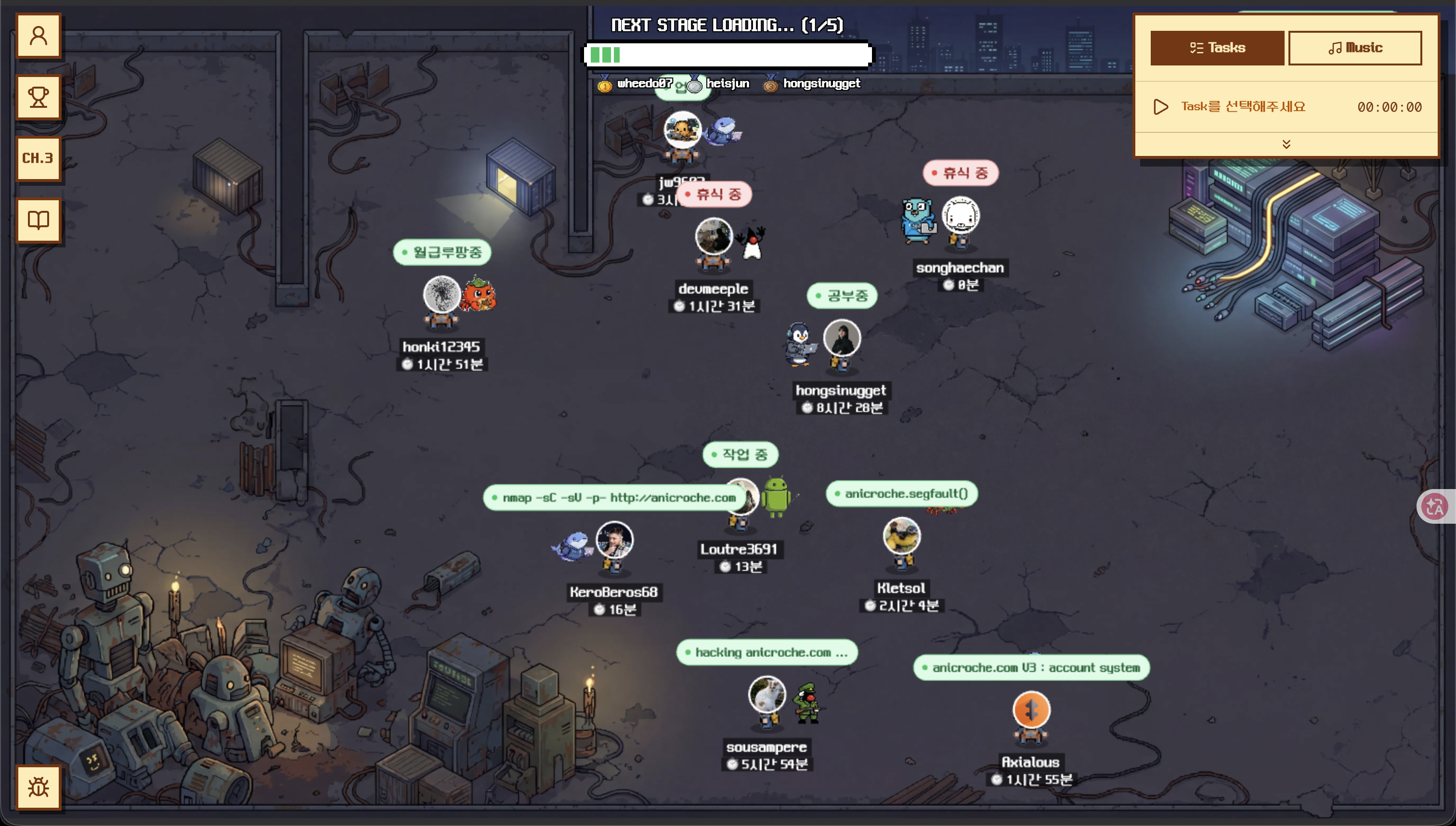Screen dimensions: 1456x826
Task: Click heisjun's name in the leaderboard
Action: pos(728,83)
